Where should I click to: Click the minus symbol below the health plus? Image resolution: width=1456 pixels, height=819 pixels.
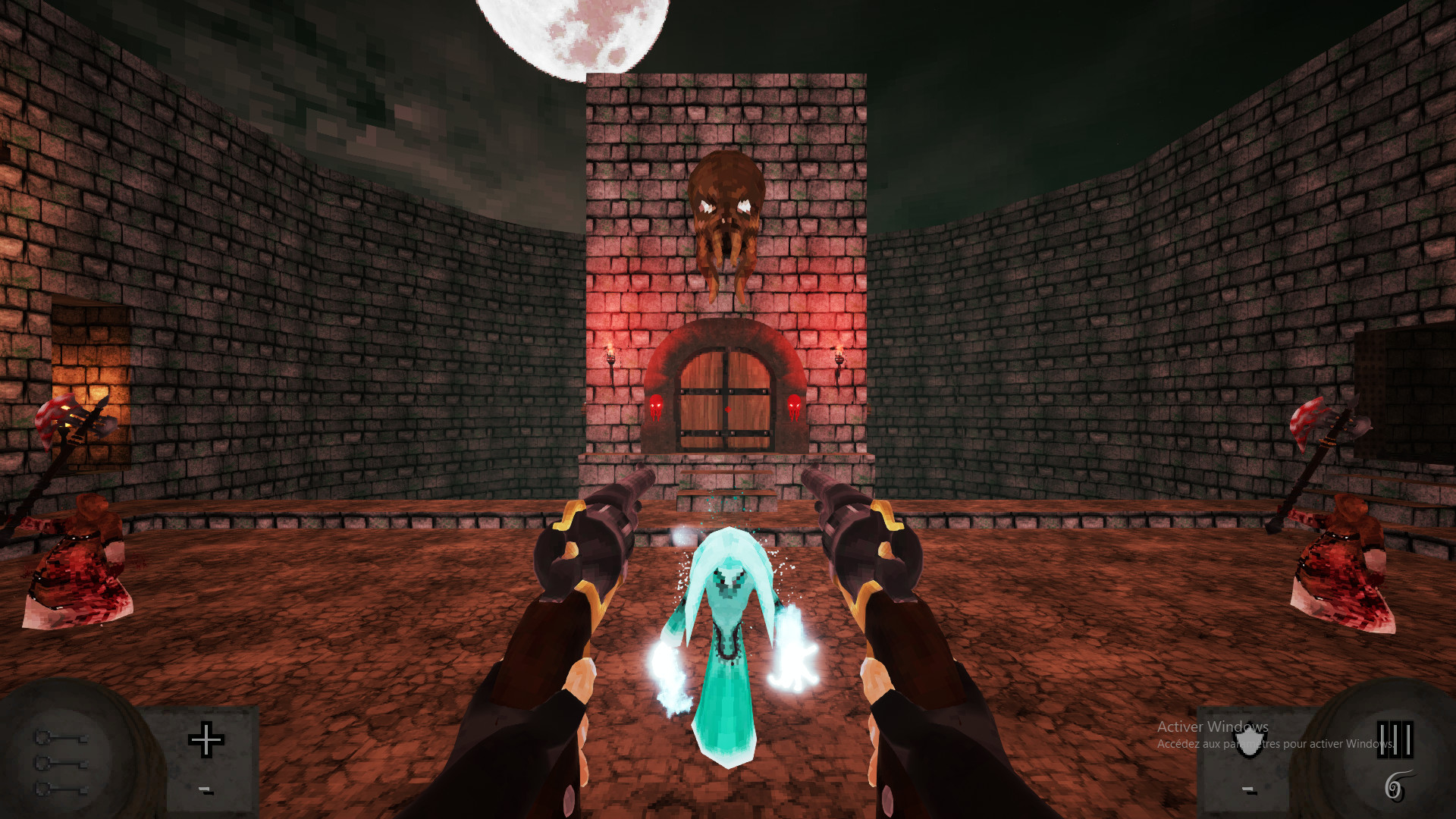tap(205, 791)
